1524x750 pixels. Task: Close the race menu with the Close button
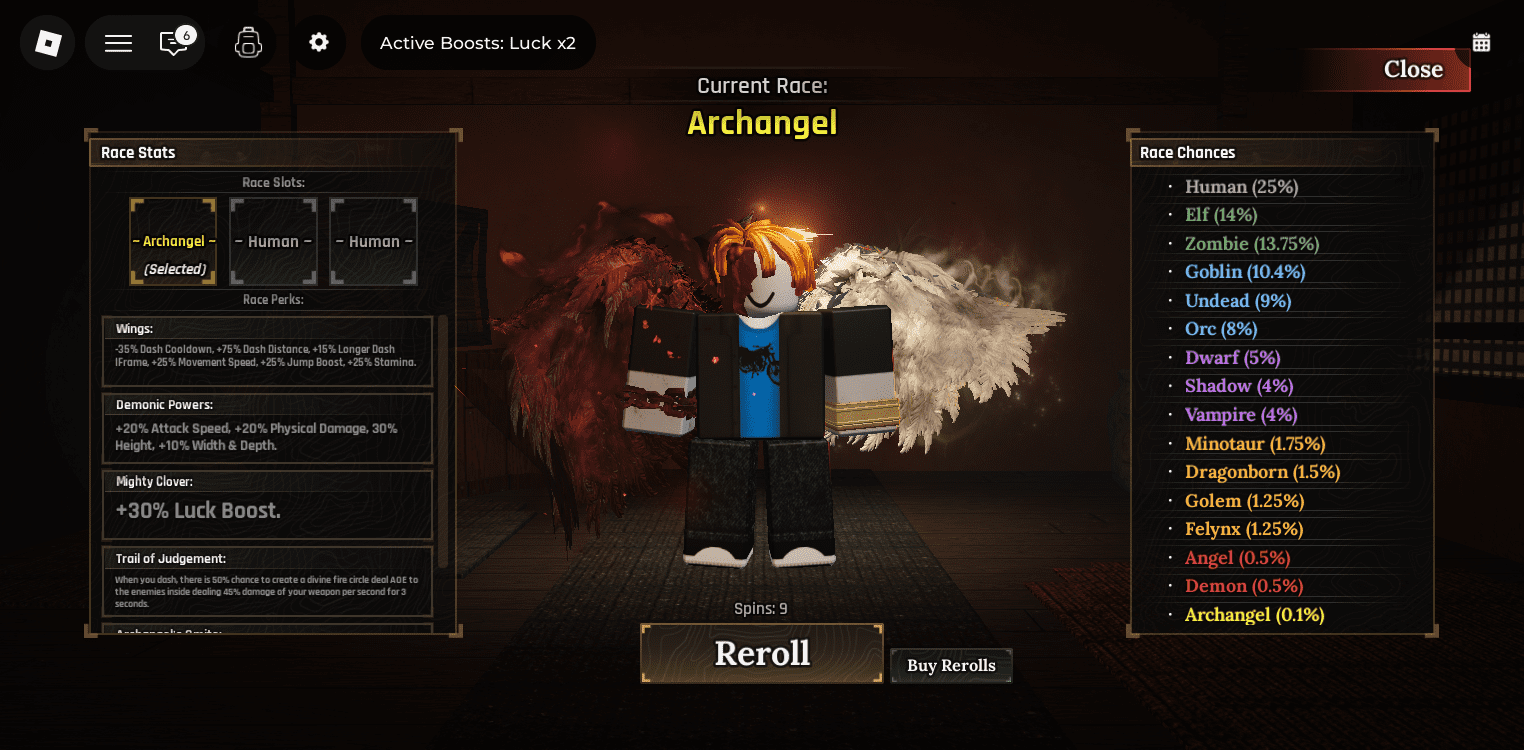point(1413,69)
